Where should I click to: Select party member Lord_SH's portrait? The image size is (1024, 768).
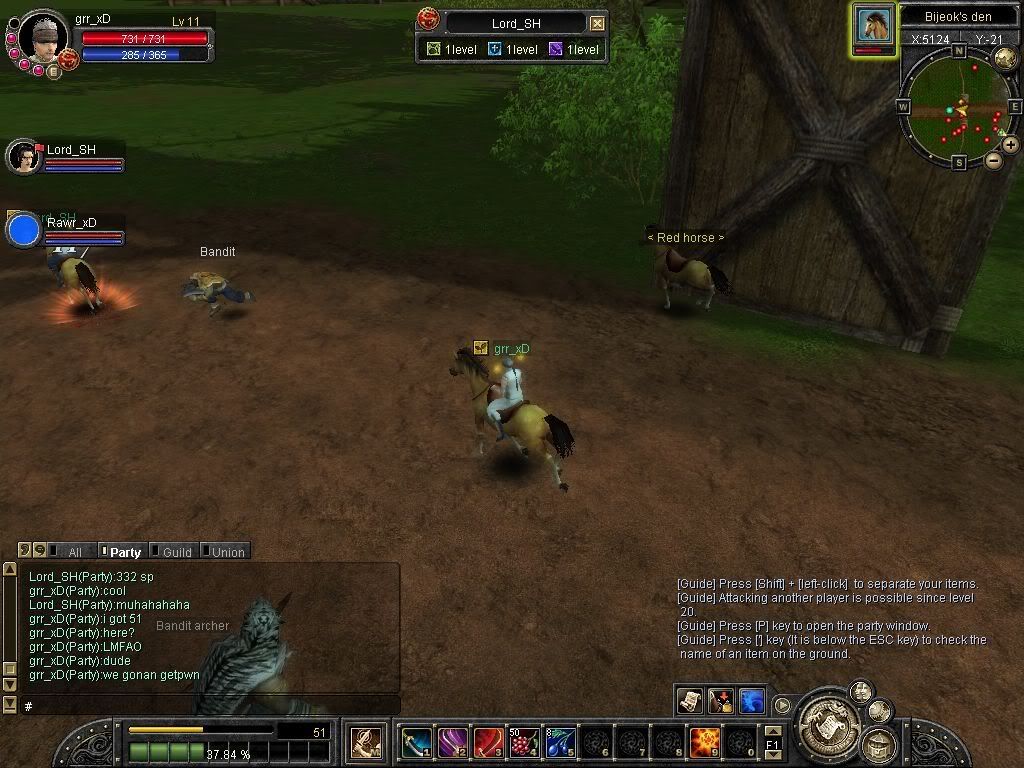pos(22,157)
